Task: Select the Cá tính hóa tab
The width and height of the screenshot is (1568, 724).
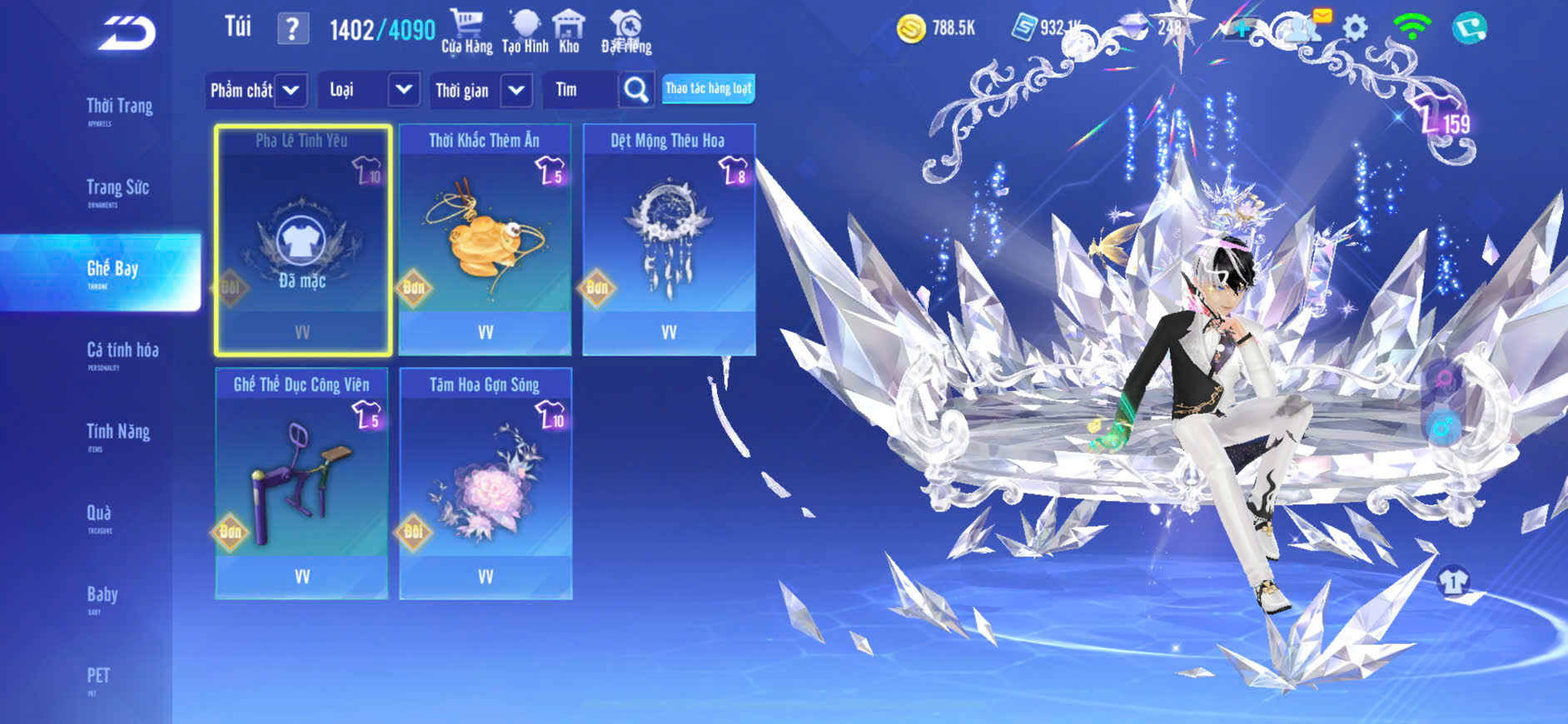Action: tap(122, 351)
